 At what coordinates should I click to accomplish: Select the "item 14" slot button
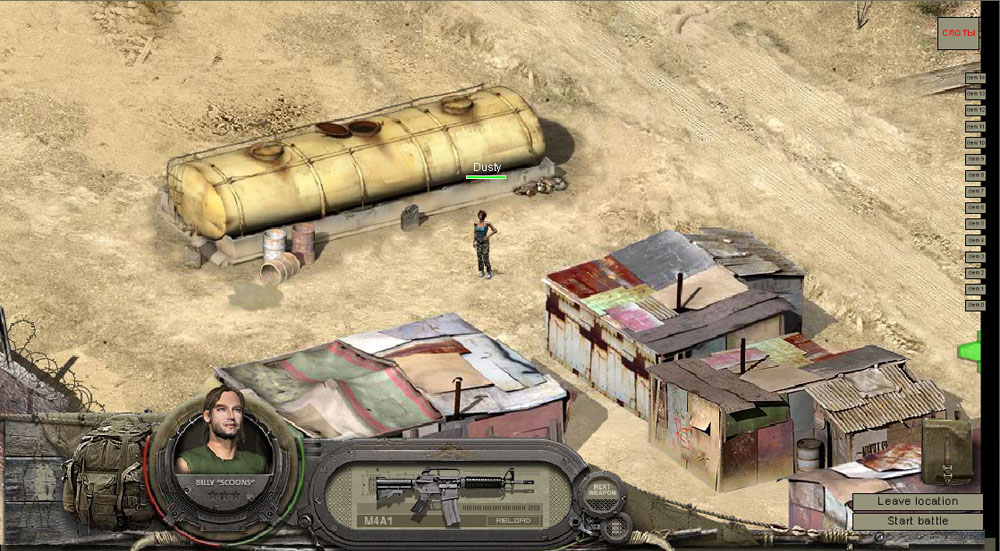pos(975,78)
